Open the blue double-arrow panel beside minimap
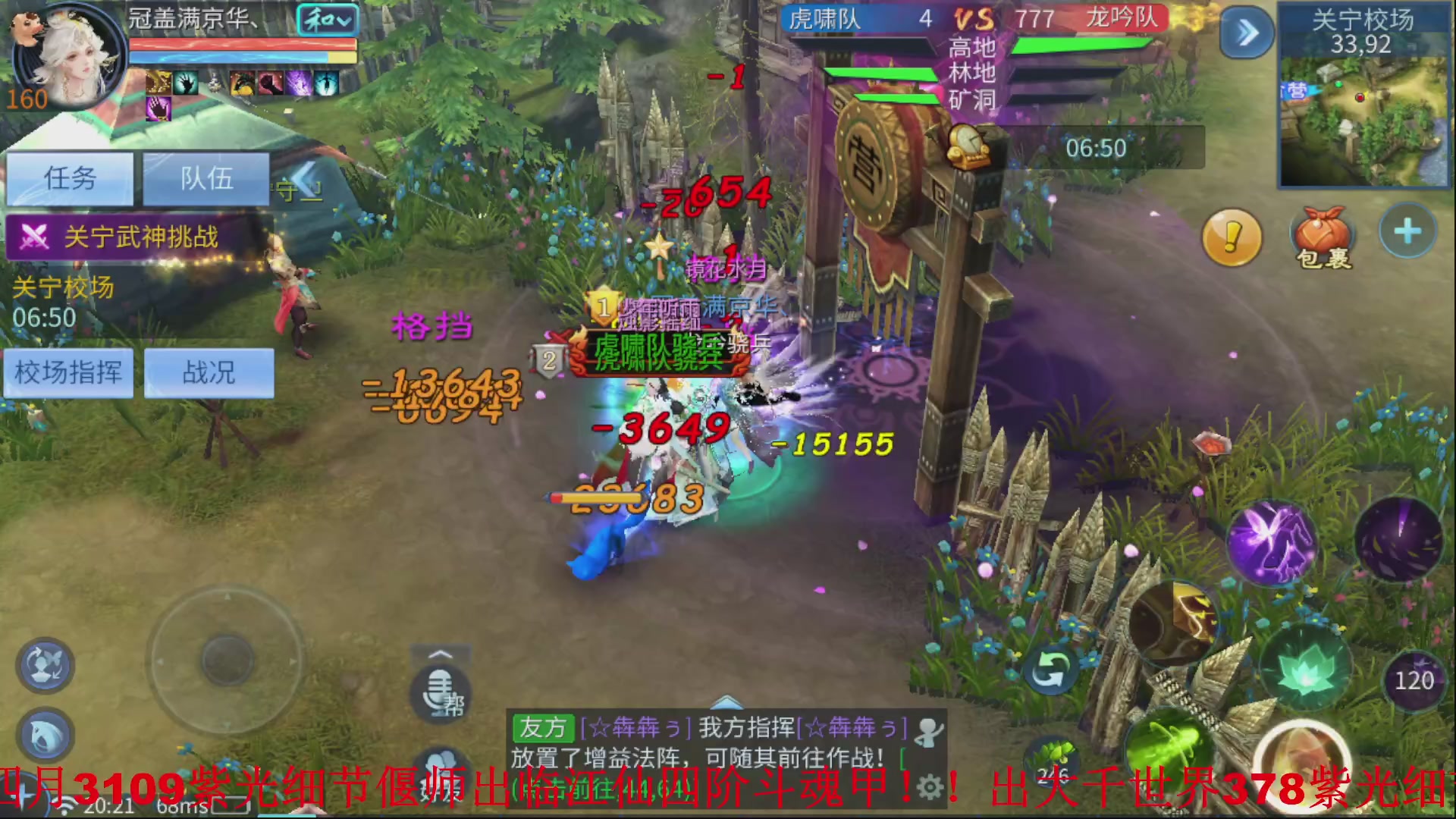Image resolution: width=1456 pixels, height=819 pixels. click(1246, 32)
